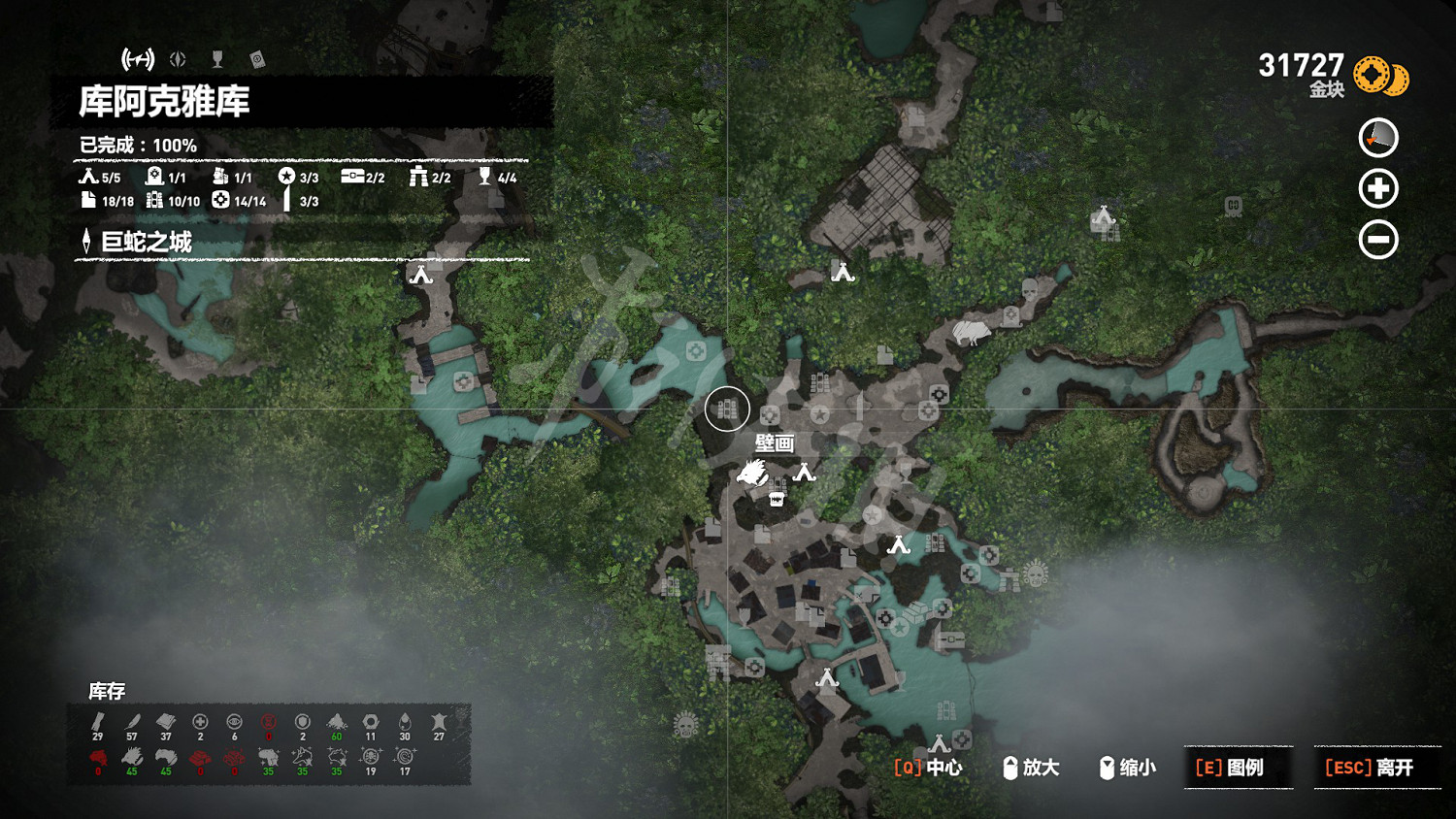Center the map using 中心
This screenshot has height=819, width=1456.
(928, 768)
